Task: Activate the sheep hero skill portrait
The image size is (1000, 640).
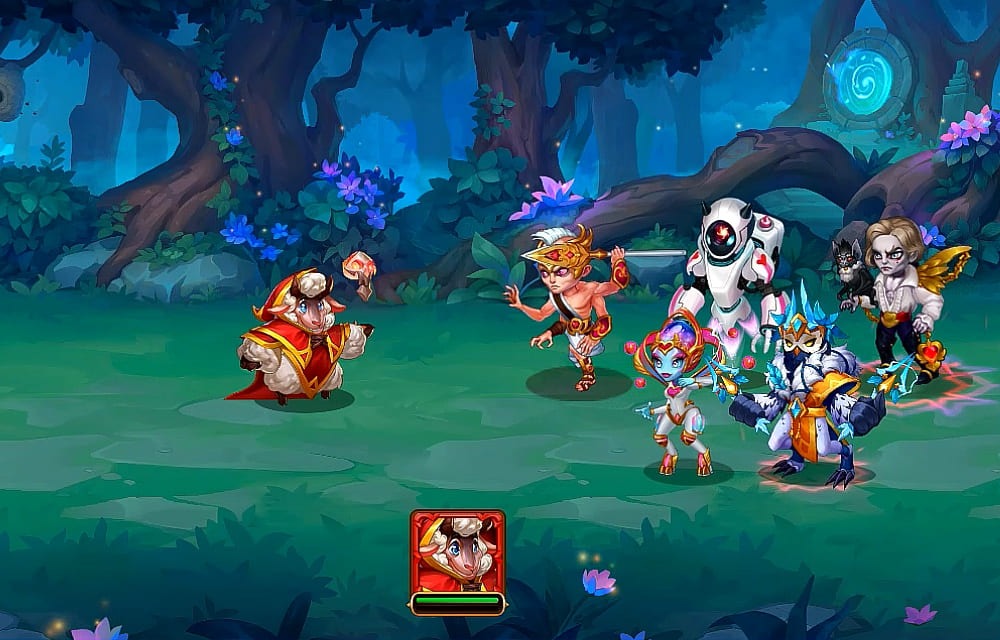Action: (457, 551)
